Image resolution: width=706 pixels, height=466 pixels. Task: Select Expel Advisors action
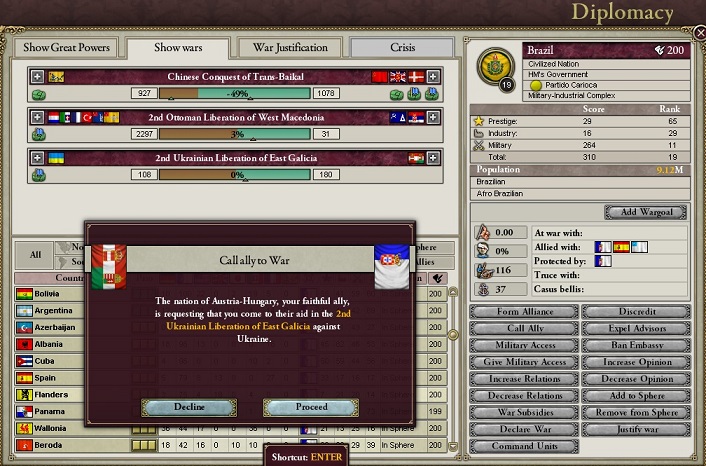pos(636,329)
